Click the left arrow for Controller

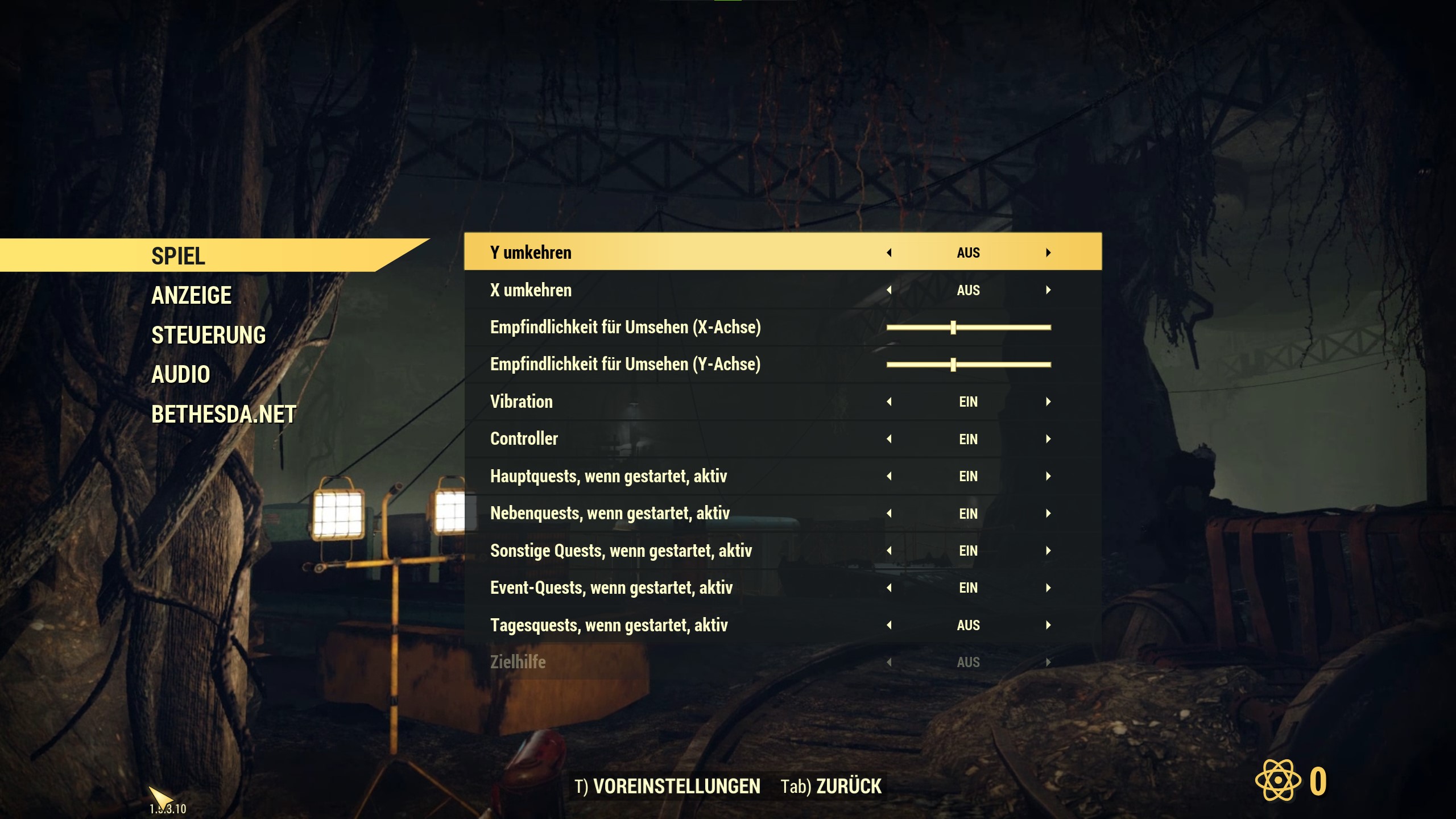889,439
